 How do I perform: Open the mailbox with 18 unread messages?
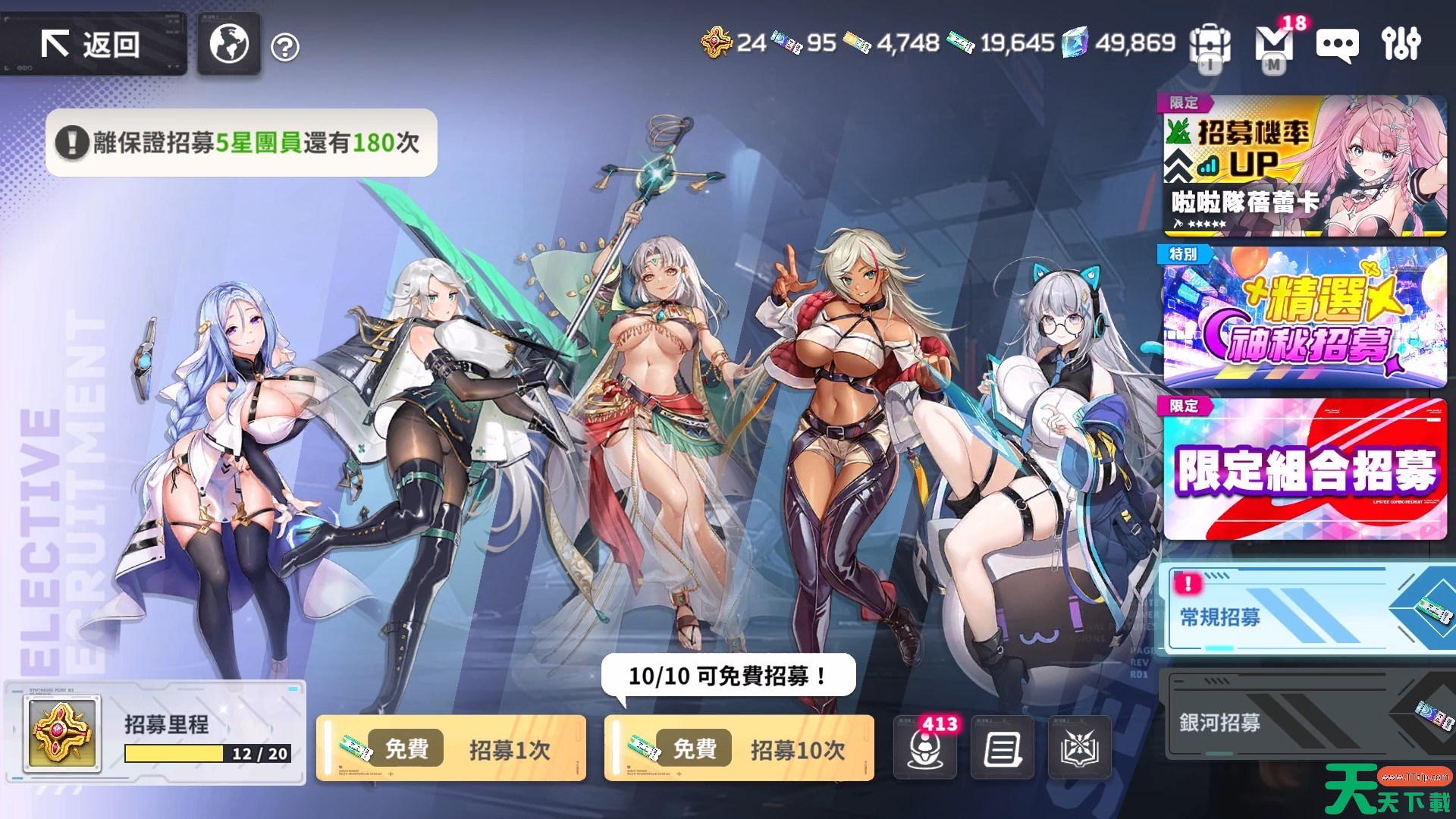tap(1274, 45)
